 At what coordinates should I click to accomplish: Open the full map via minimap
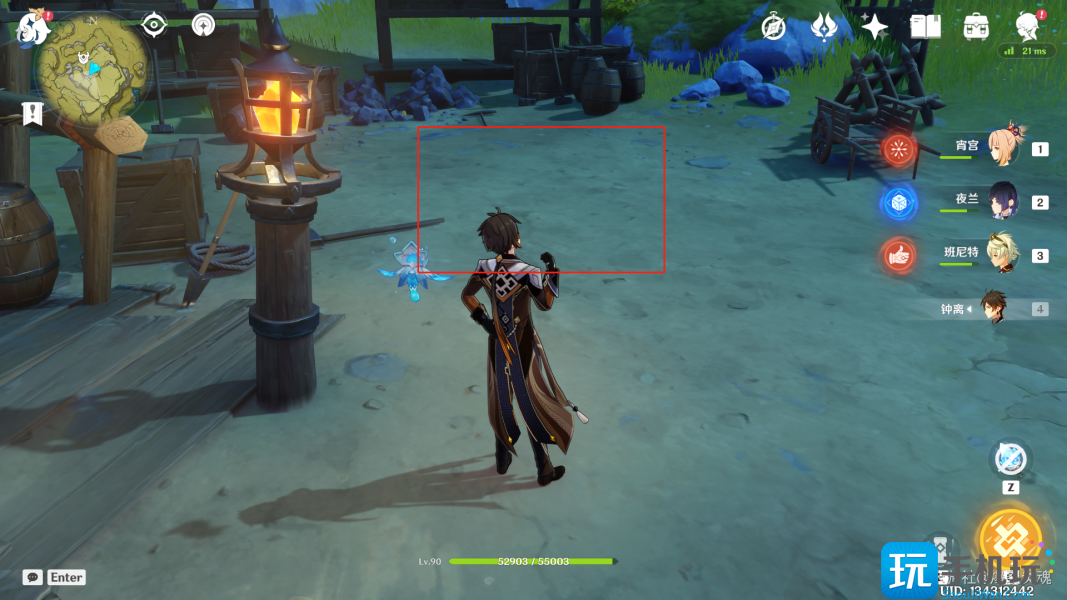point(92,68)
